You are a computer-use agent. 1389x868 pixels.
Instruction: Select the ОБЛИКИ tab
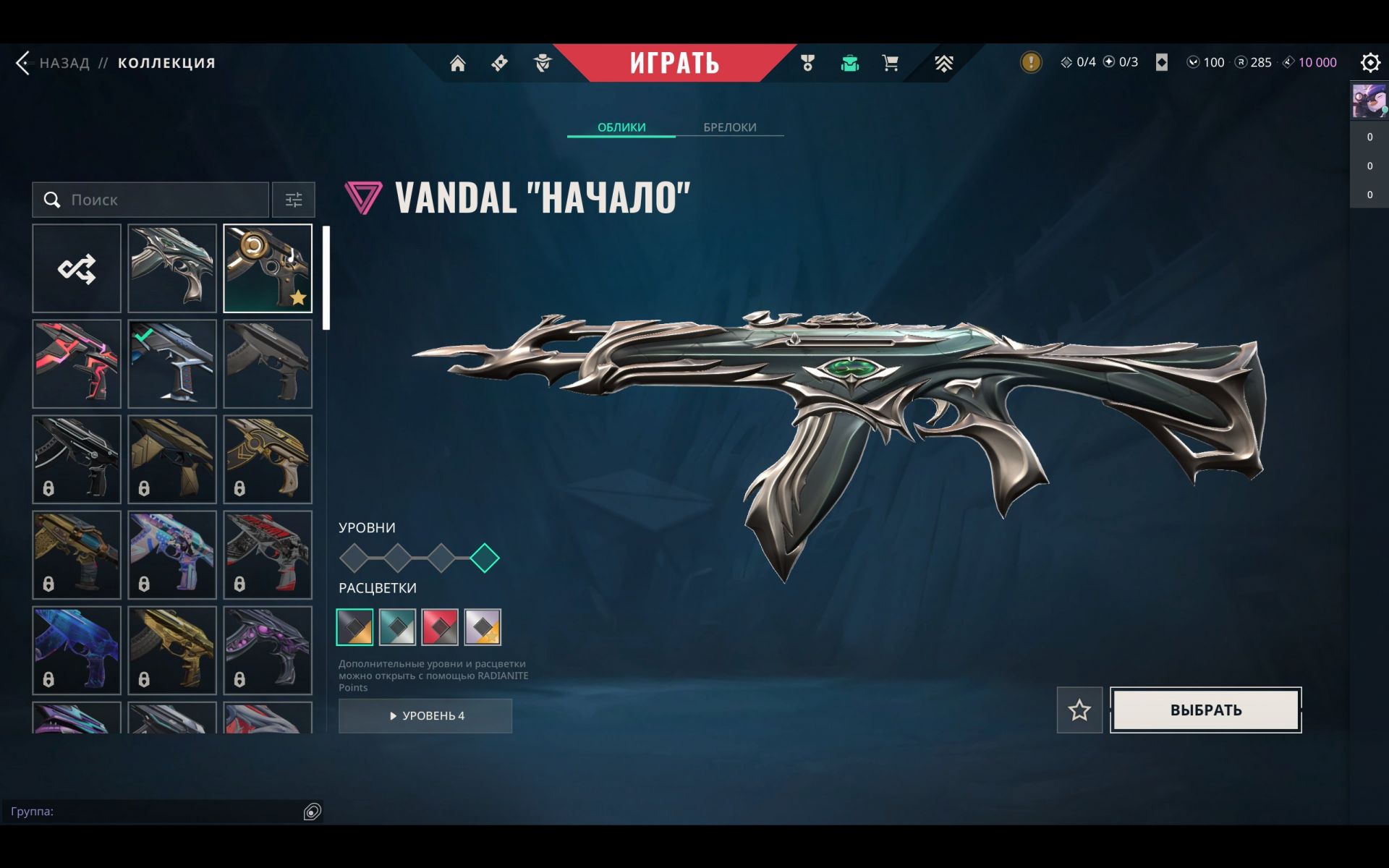click(621, 127)
